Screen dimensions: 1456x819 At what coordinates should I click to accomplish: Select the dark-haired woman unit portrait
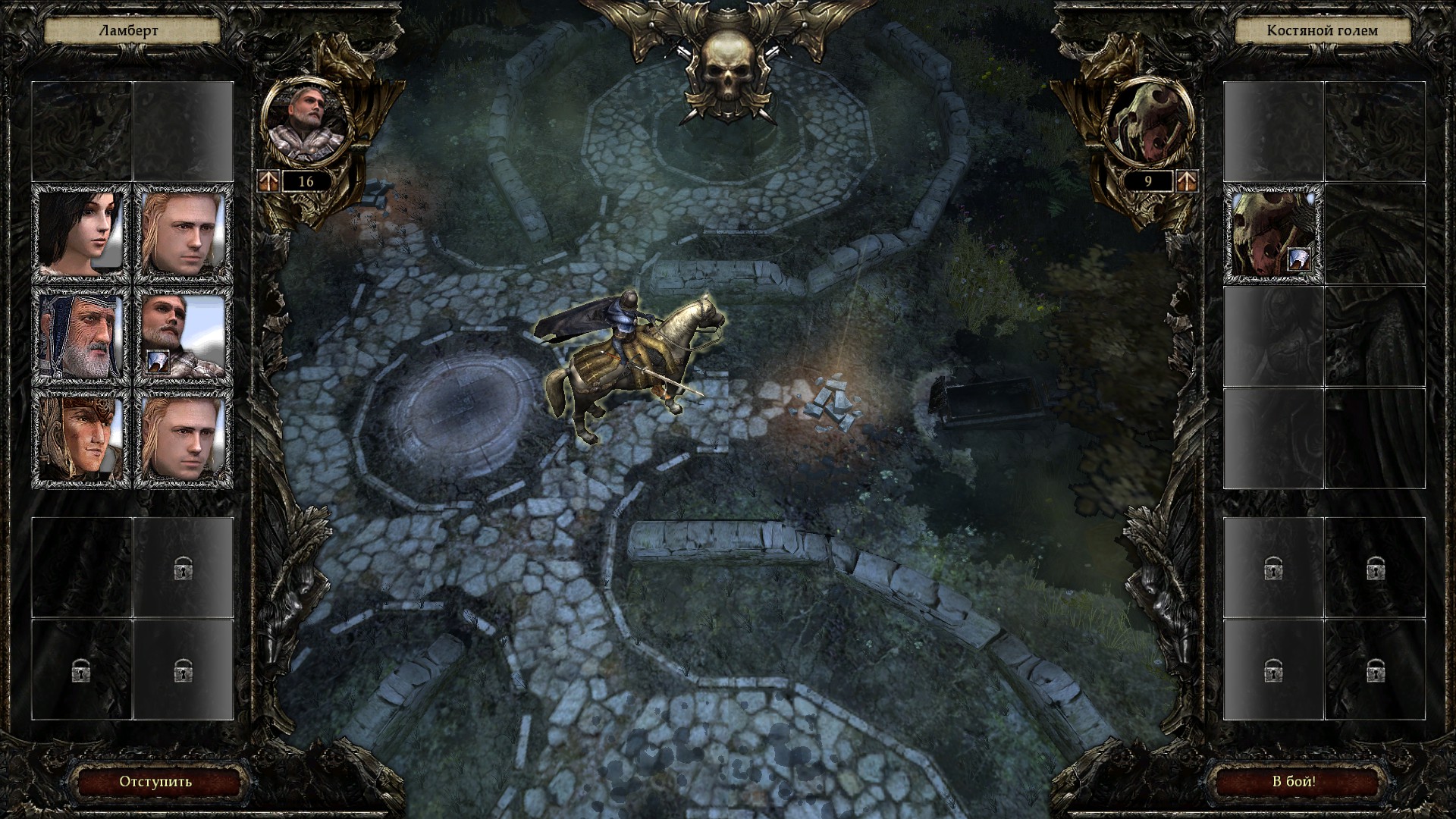pos(80,234)
